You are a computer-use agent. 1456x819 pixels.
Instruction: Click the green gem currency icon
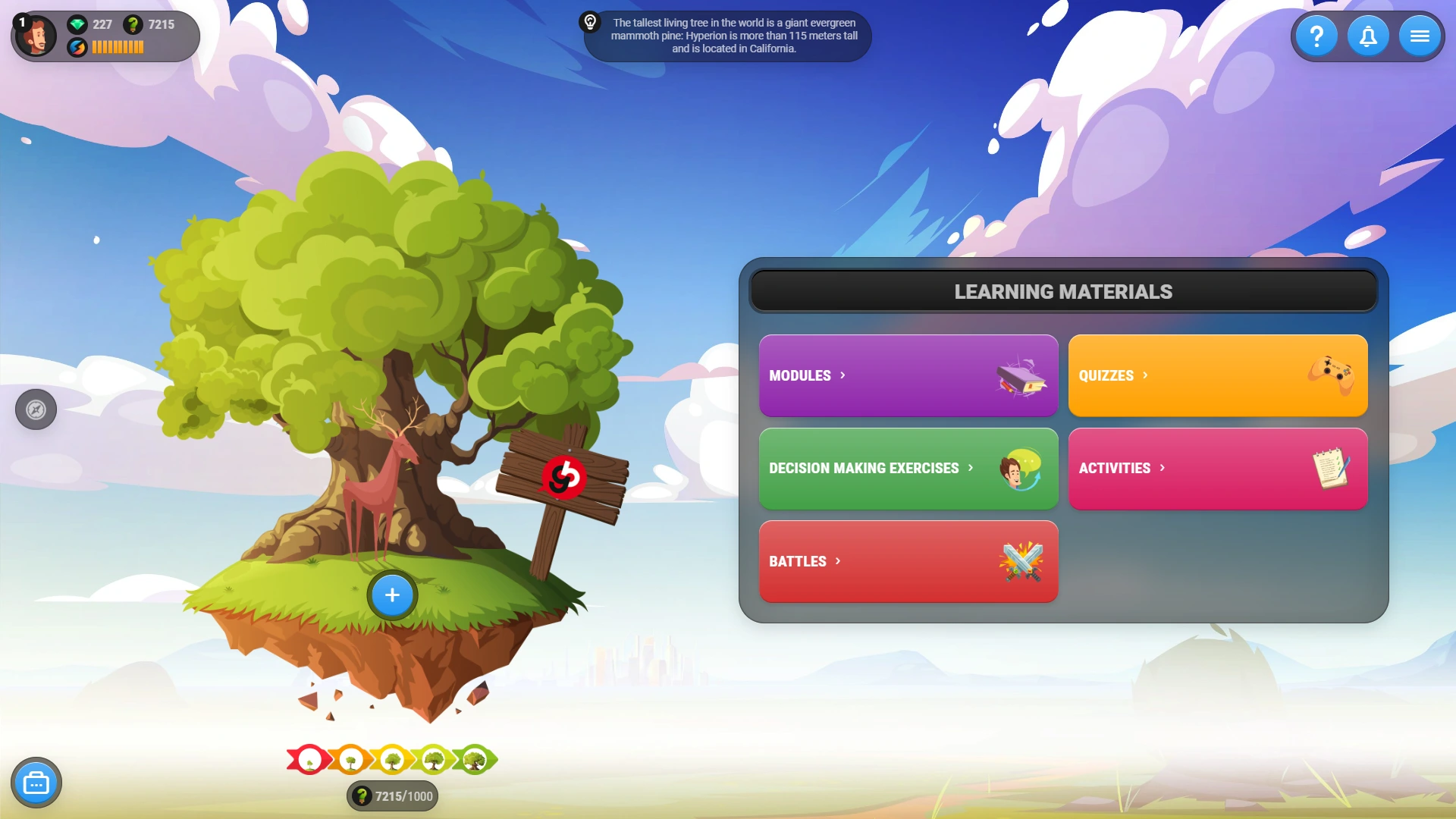click(x=78, y=24)
